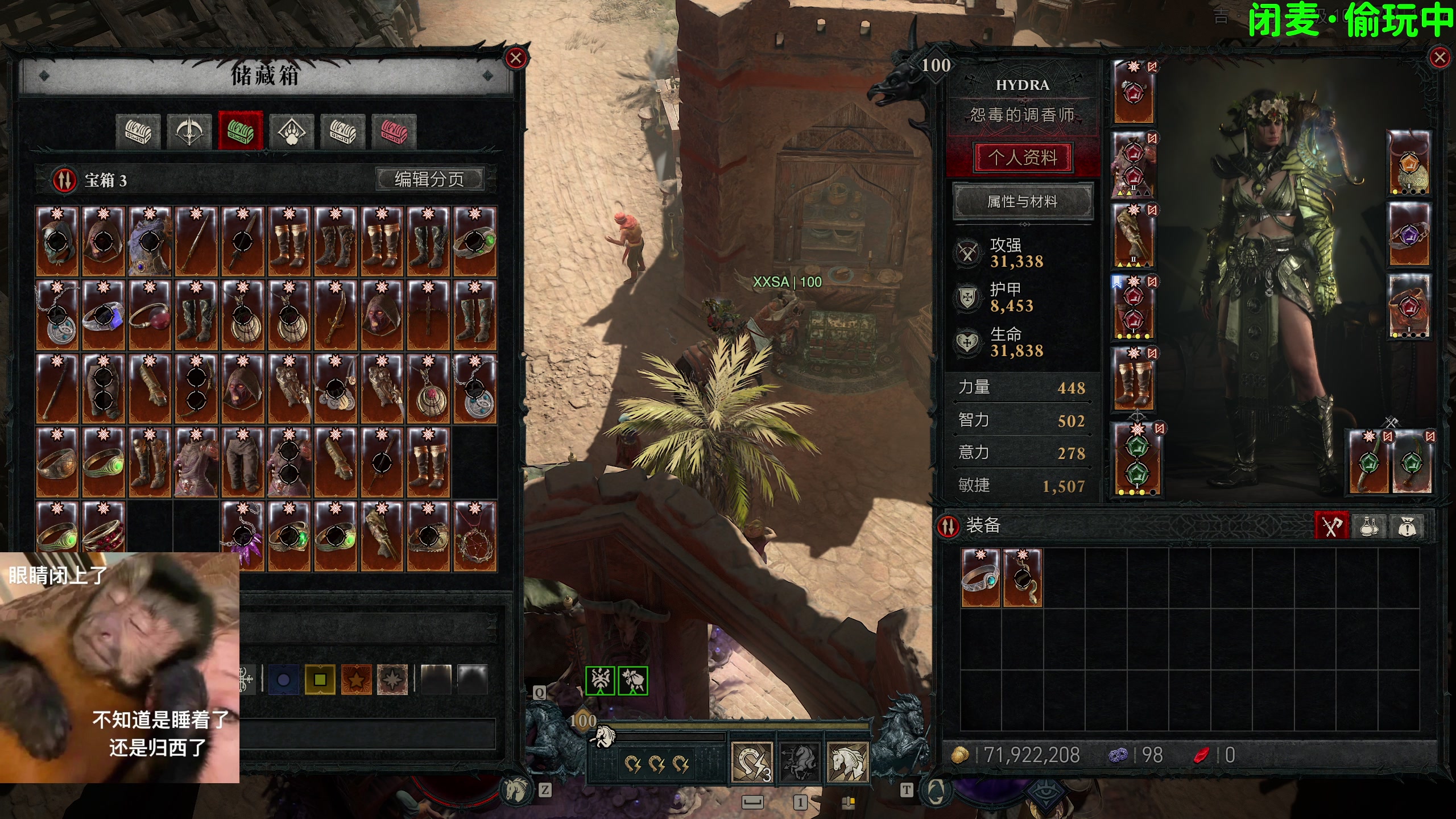Select the active green chest stash tab
This screenshot has width=1456, height=819.
[x=240, y=131]
